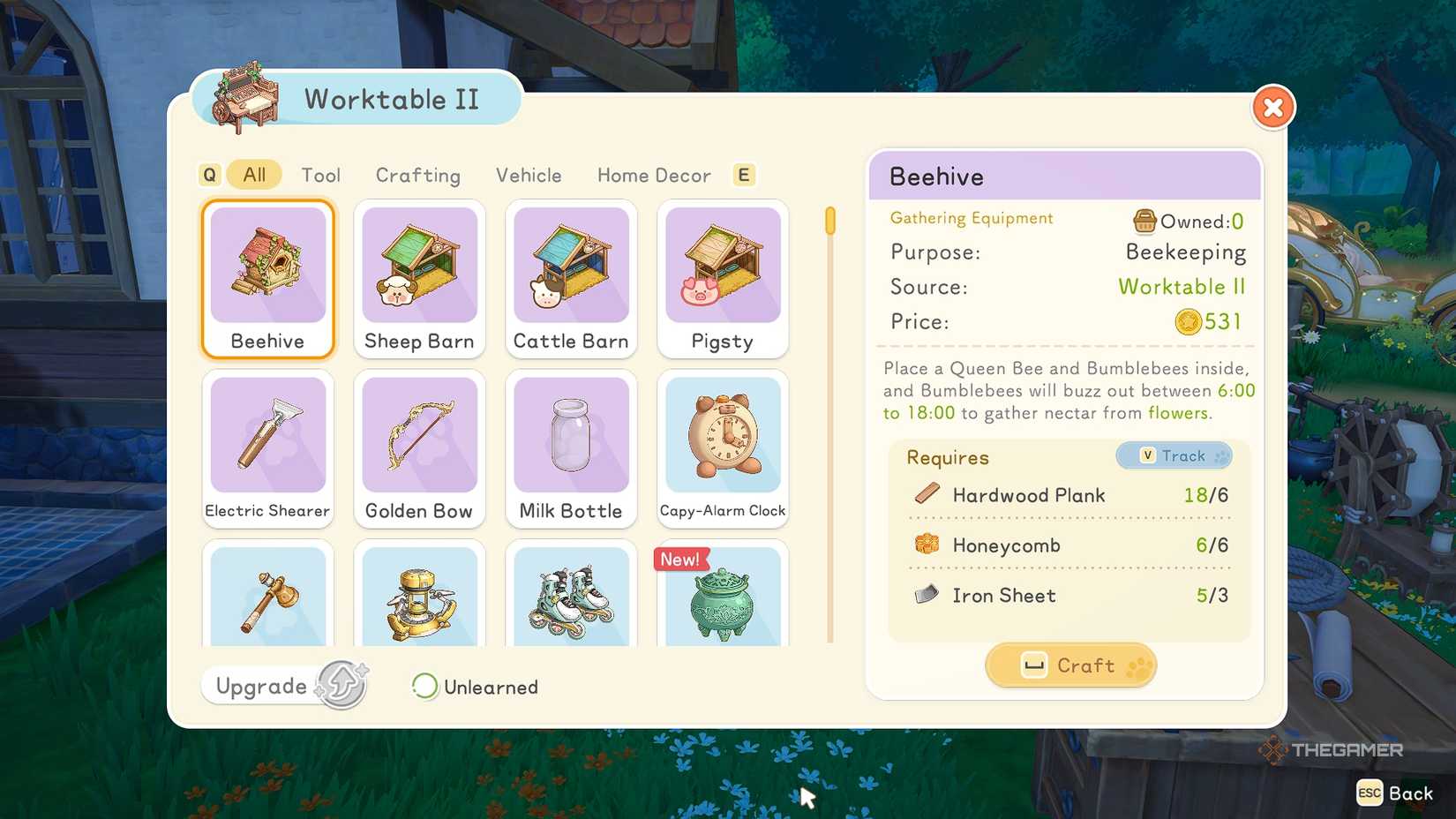Click the Upgrade button

[x=283, y=685]
